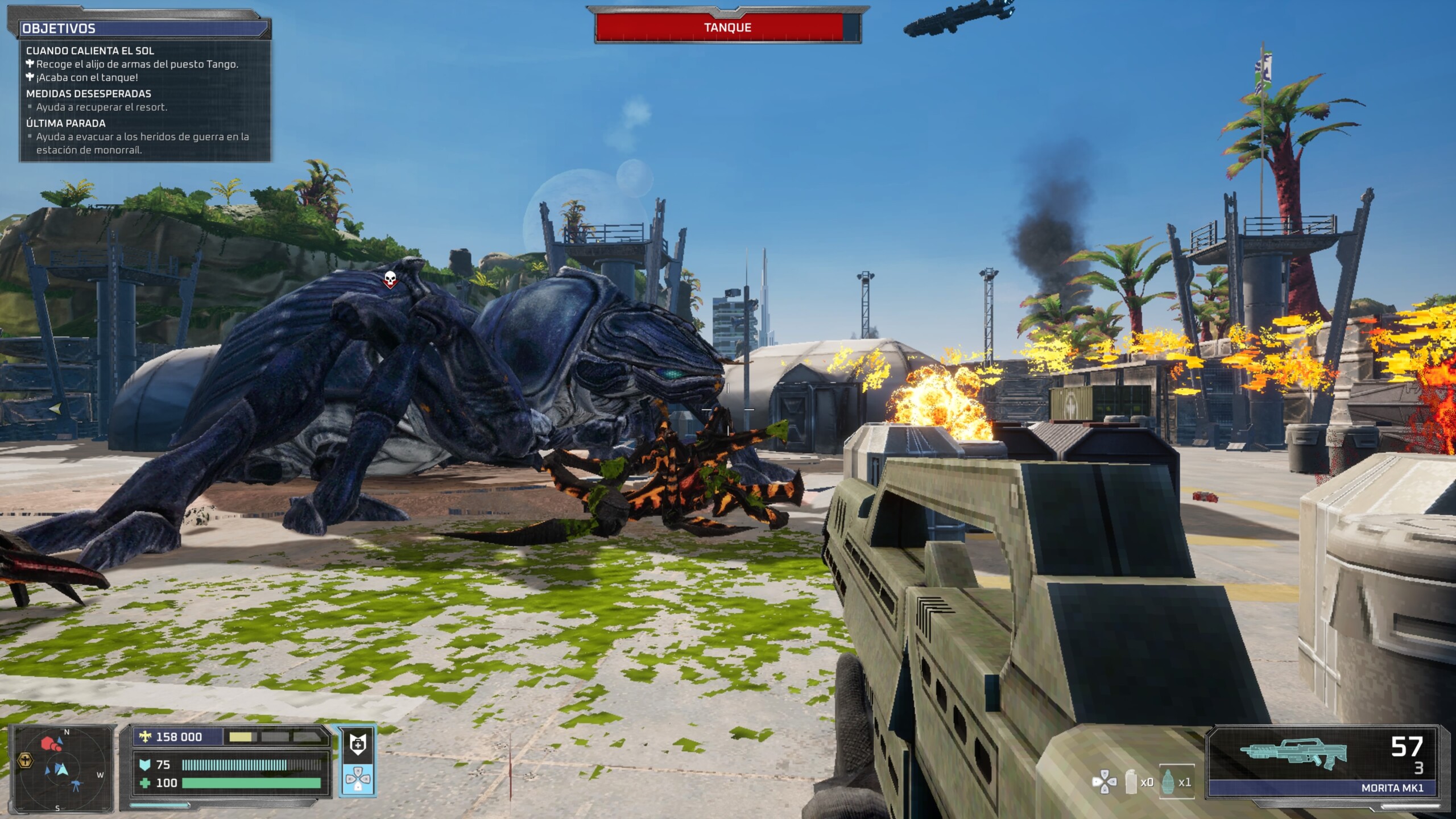Image resolution: width=1456 pixels, height=819 pixels.
Task: Click the turret marker on the radar
Action: tap(76, 787)
